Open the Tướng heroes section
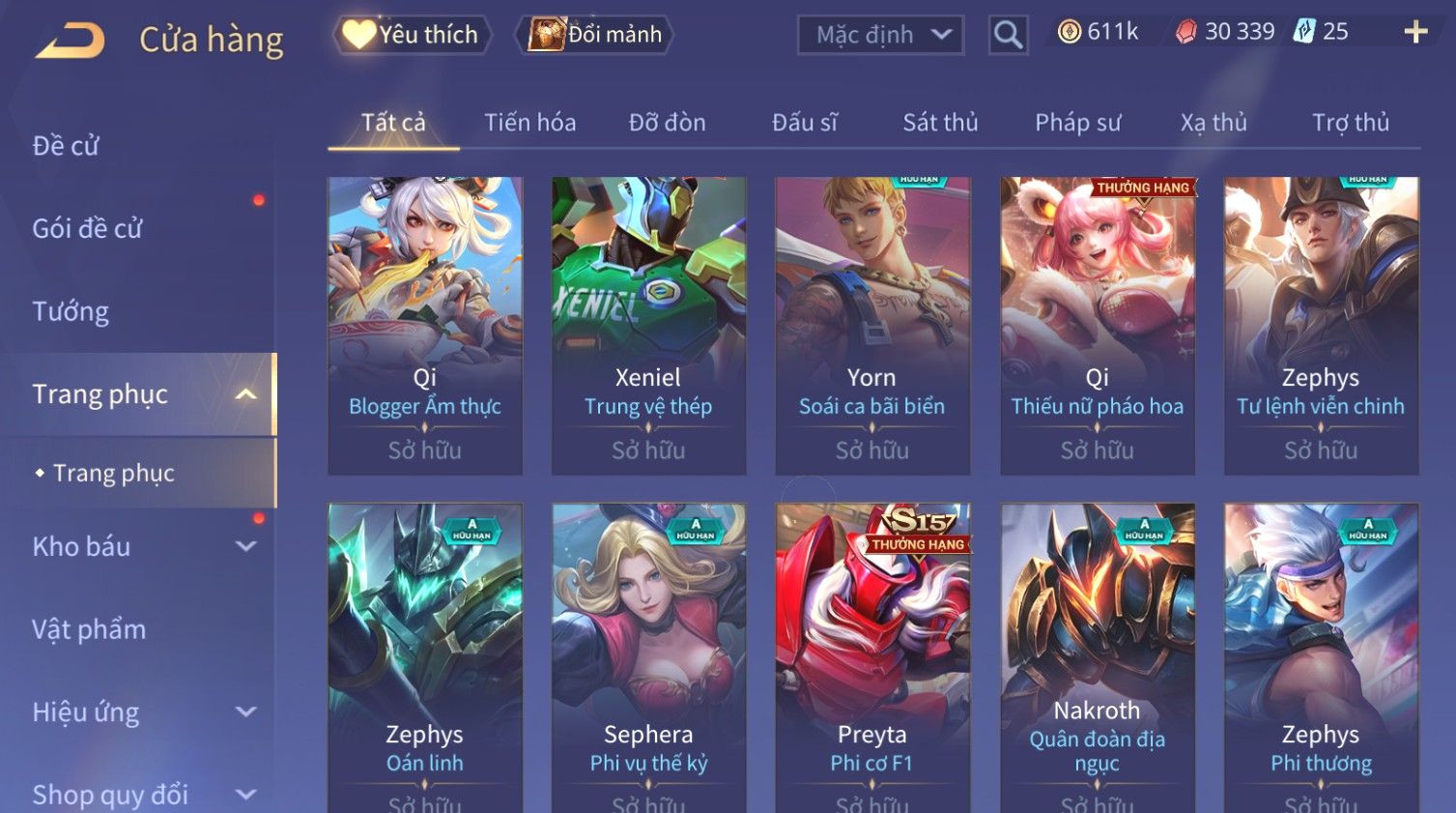This screenshot has width=1456, height=813. (x=71, y=311)
